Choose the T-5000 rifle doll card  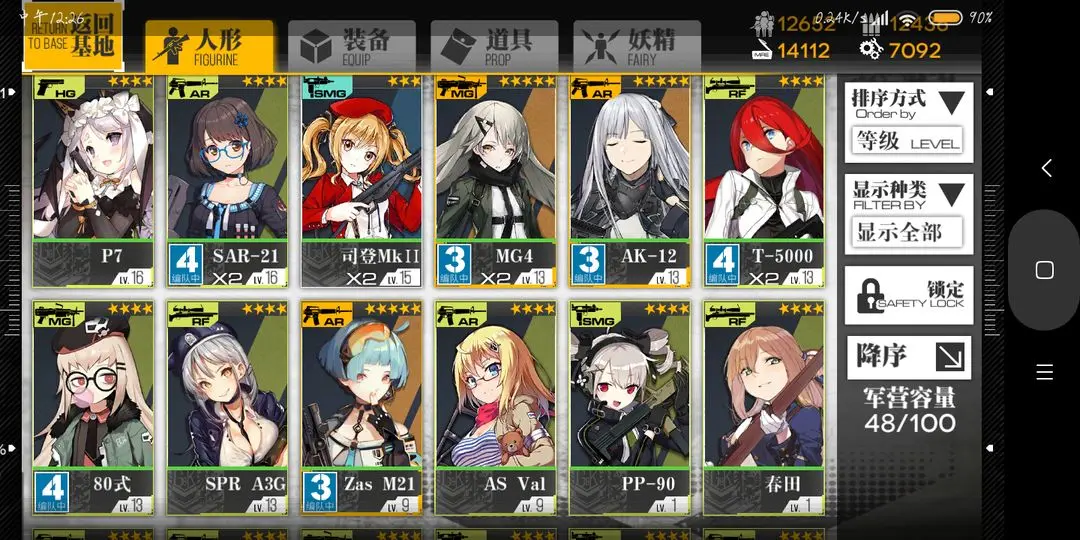[x=764, y=180]
